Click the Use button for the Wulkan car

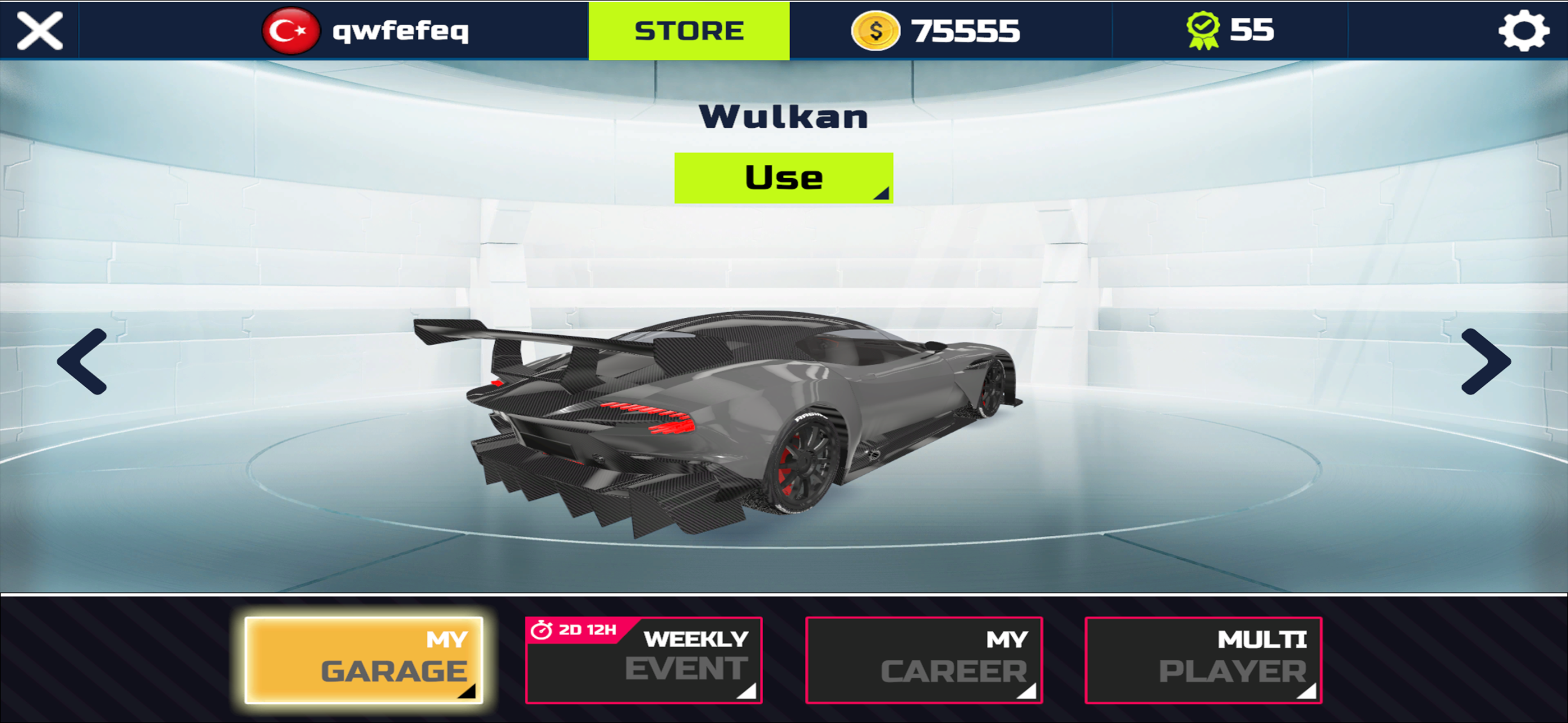point(783,178)
